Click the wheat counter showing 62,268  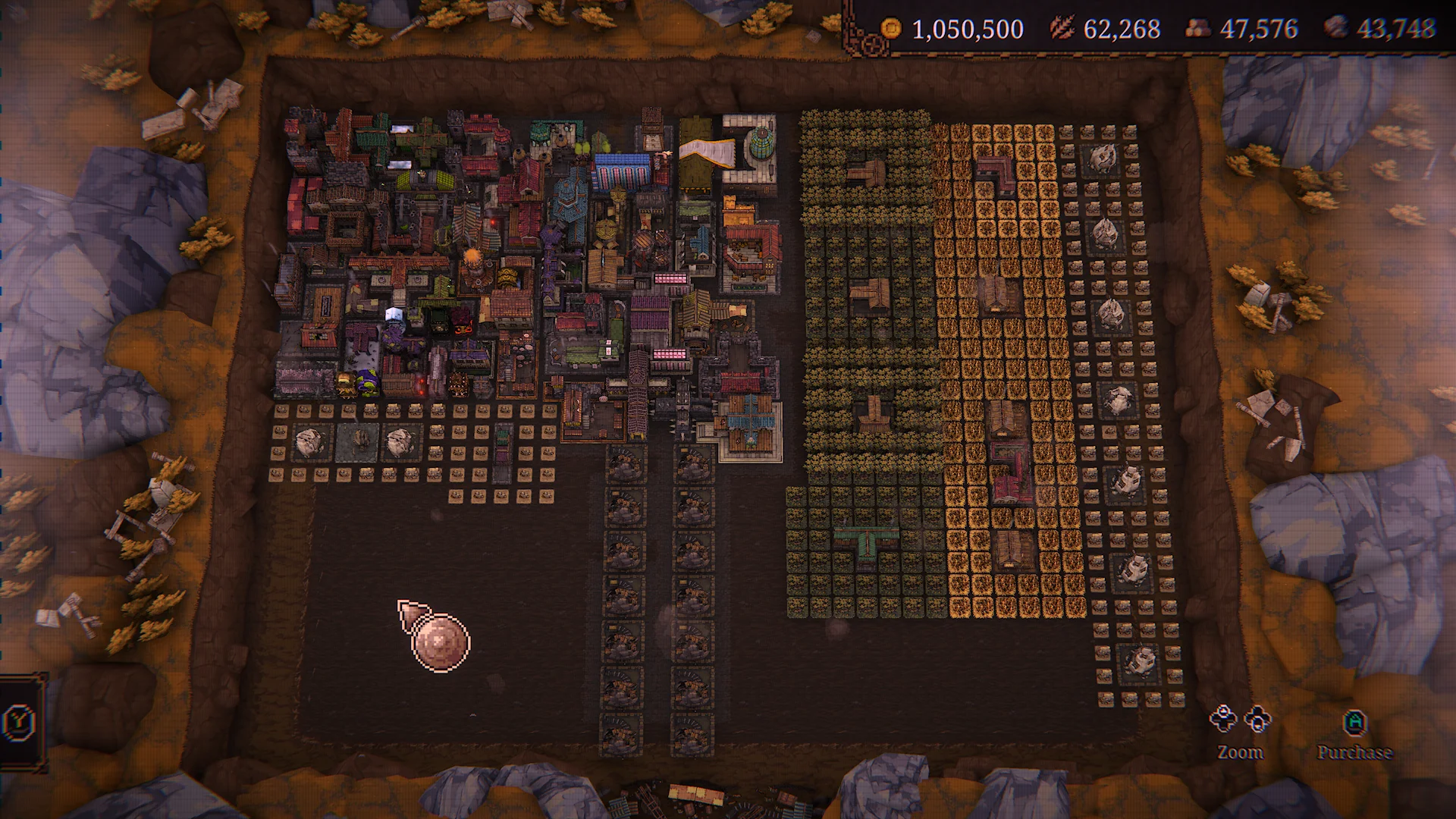[x=1122, y=28]
